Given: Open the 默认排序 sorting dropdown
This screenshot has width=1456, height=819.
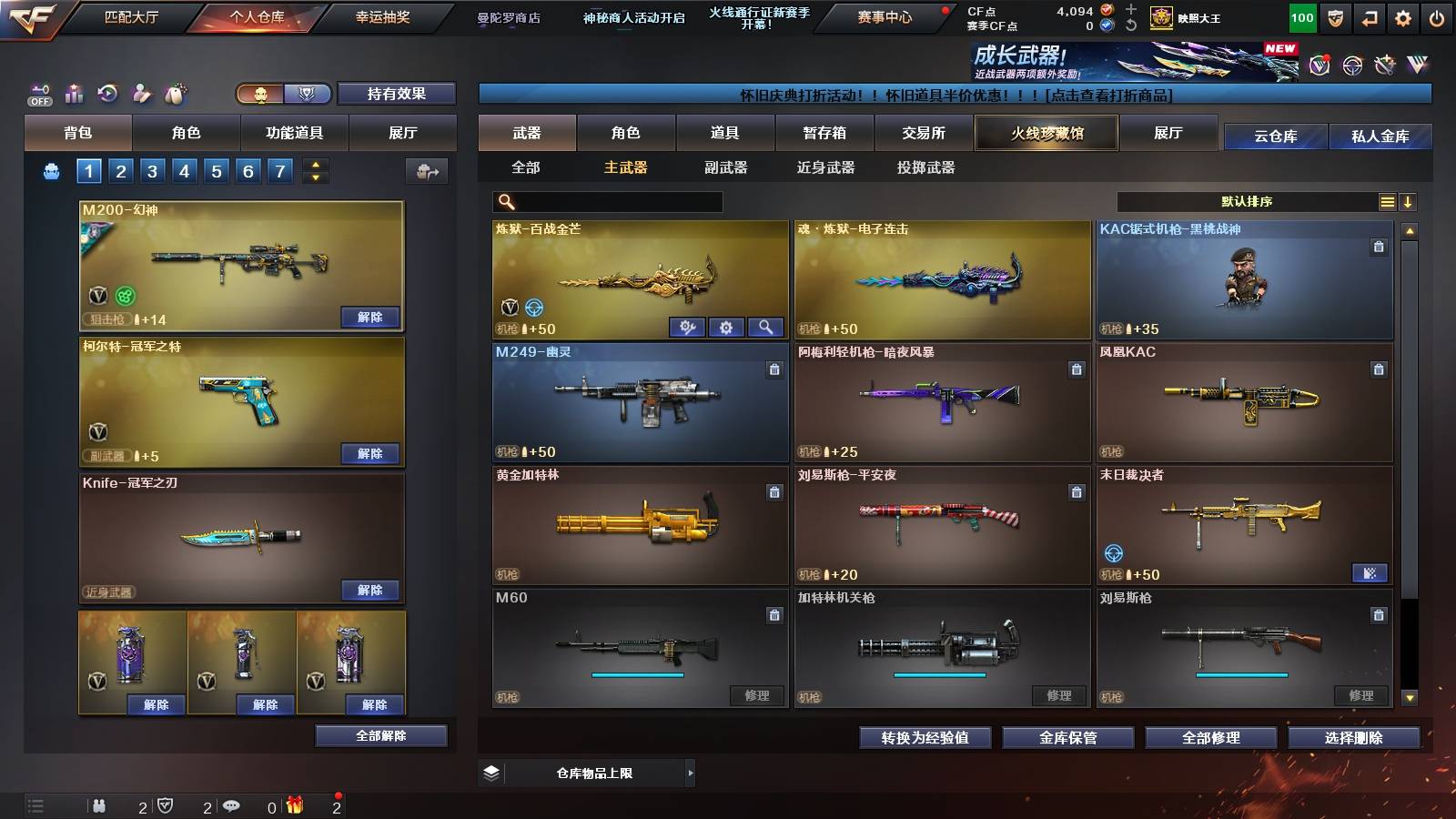Looking at the screenshot, I should [x=1247, y=201].
